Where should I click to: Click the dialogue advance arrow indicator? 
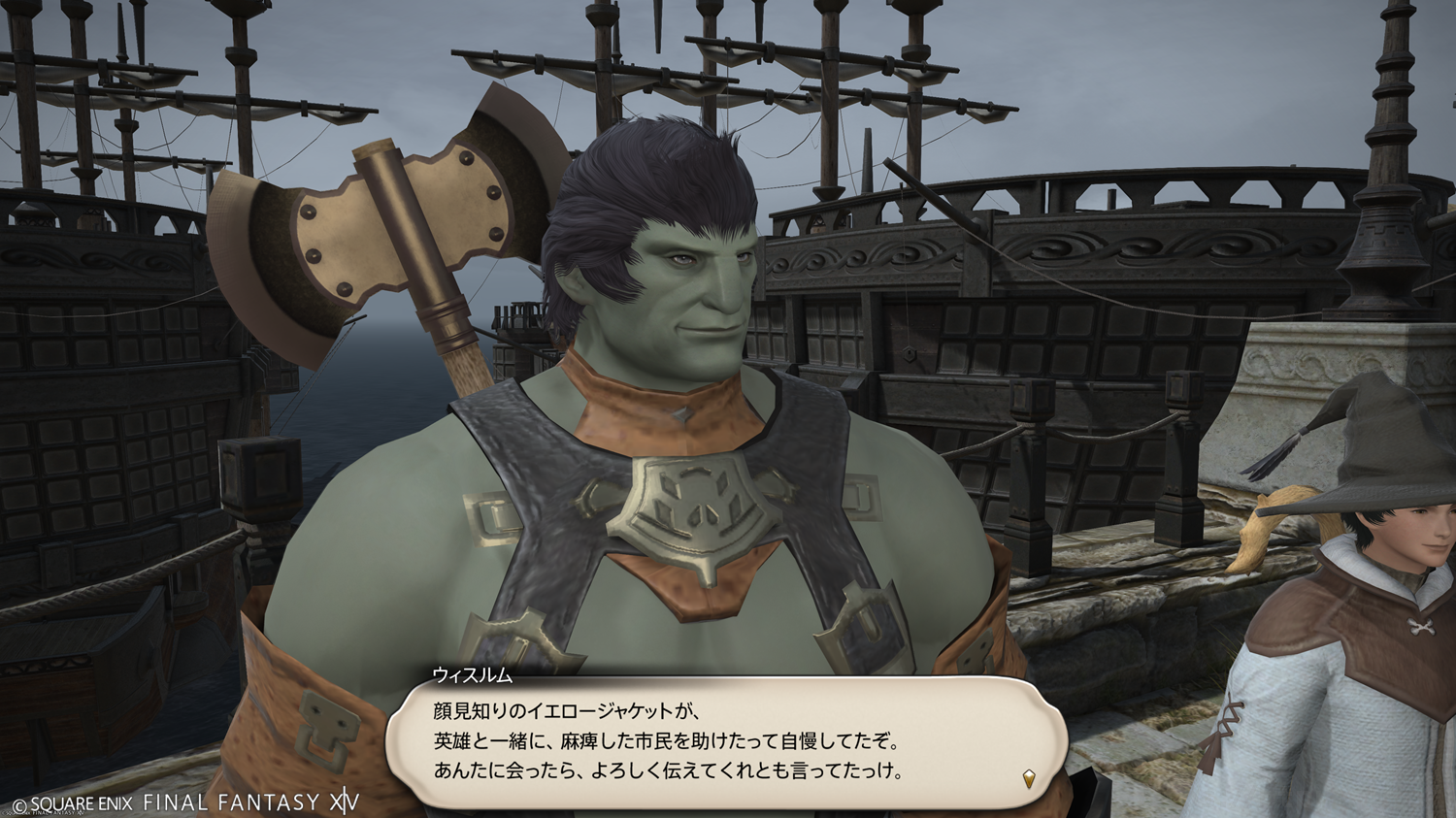pos(1029,777)
